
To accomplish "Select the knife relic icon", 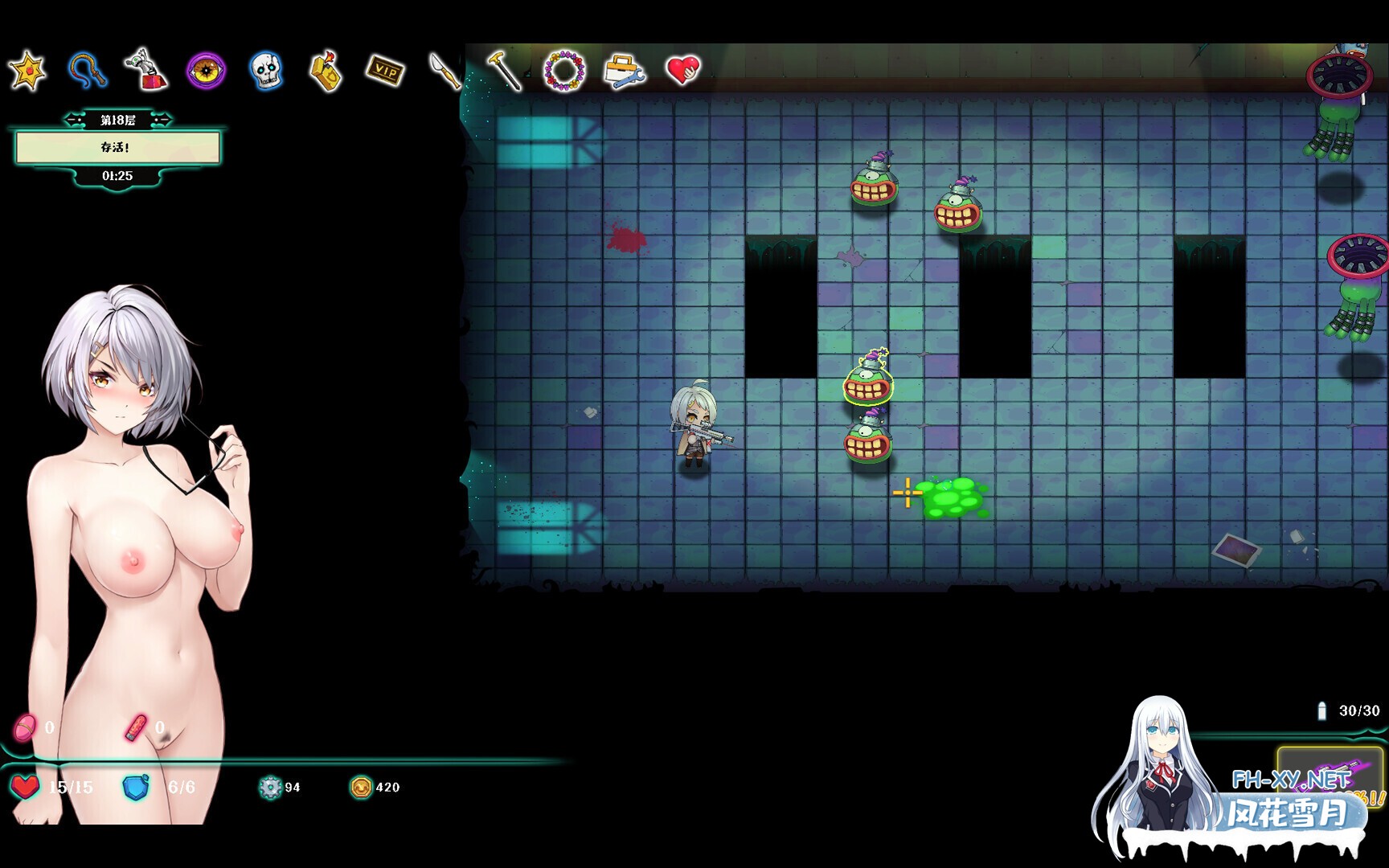I will (445, 71).
